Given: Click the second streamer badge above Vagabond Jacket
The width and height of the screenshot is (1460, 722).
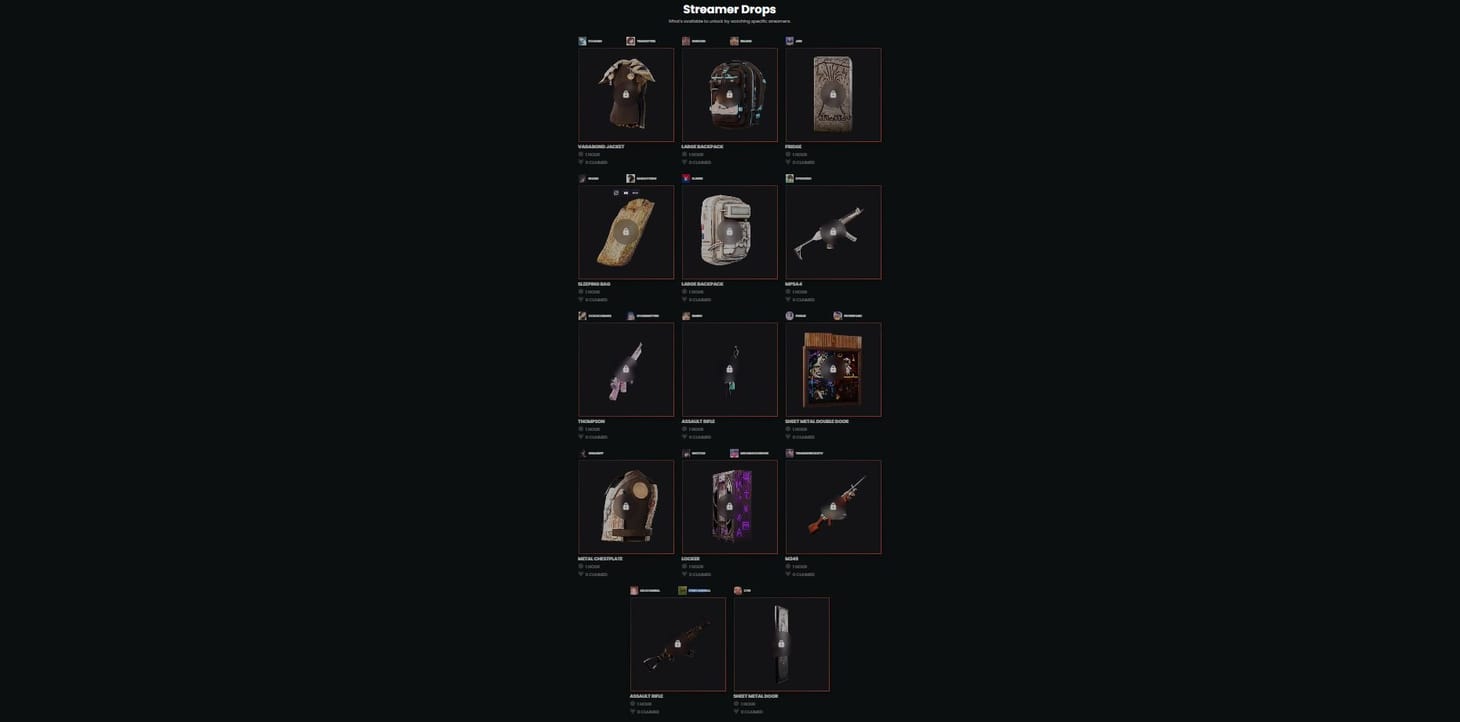Looking at the screenshot, I should click(x=631, y=41).
